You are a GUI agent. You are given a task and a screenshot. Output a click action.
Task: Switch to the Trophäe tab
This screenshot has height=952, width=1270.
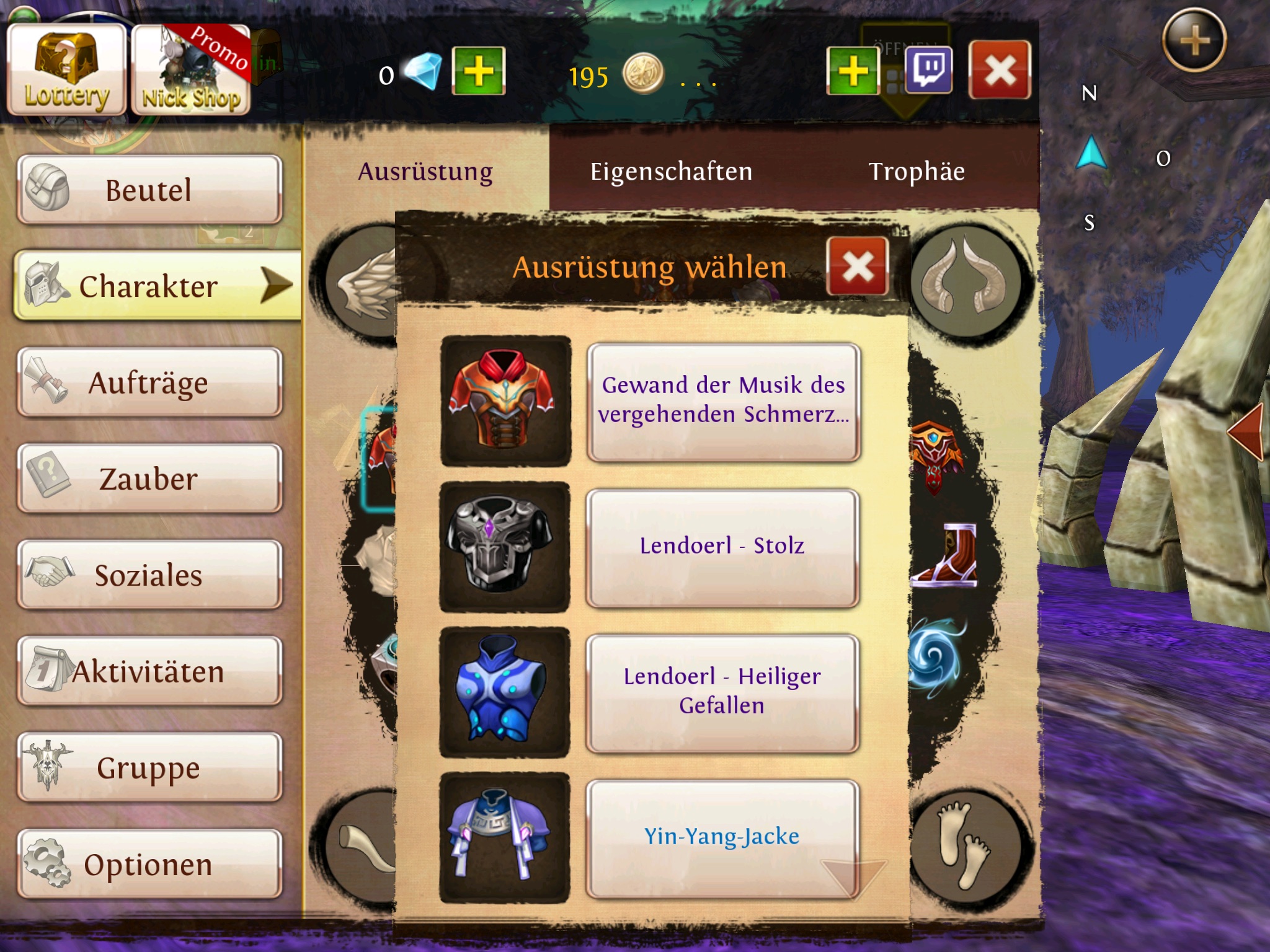click(x=917, y=172)
